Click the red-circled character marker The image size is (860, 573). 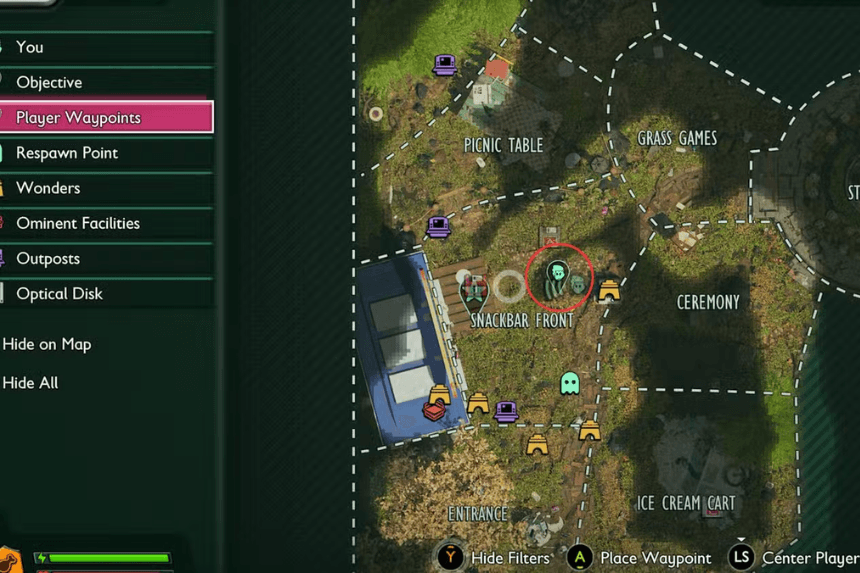pyautogui.click(x=557, y=274)
